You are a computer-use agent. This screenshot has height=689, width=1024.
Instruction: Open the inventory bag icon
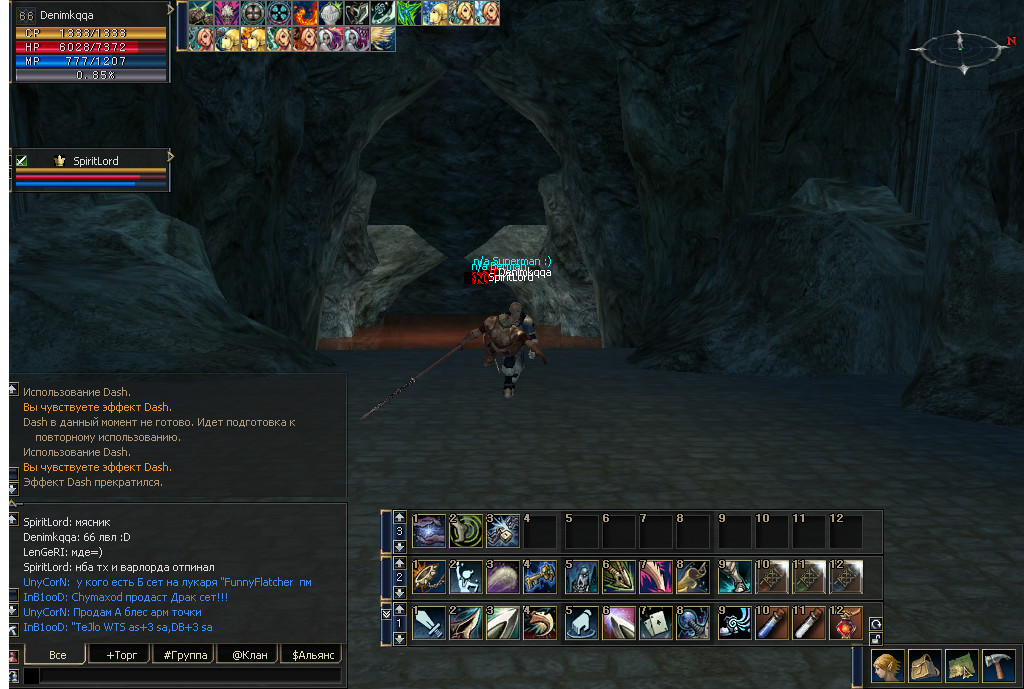point(924,665)
